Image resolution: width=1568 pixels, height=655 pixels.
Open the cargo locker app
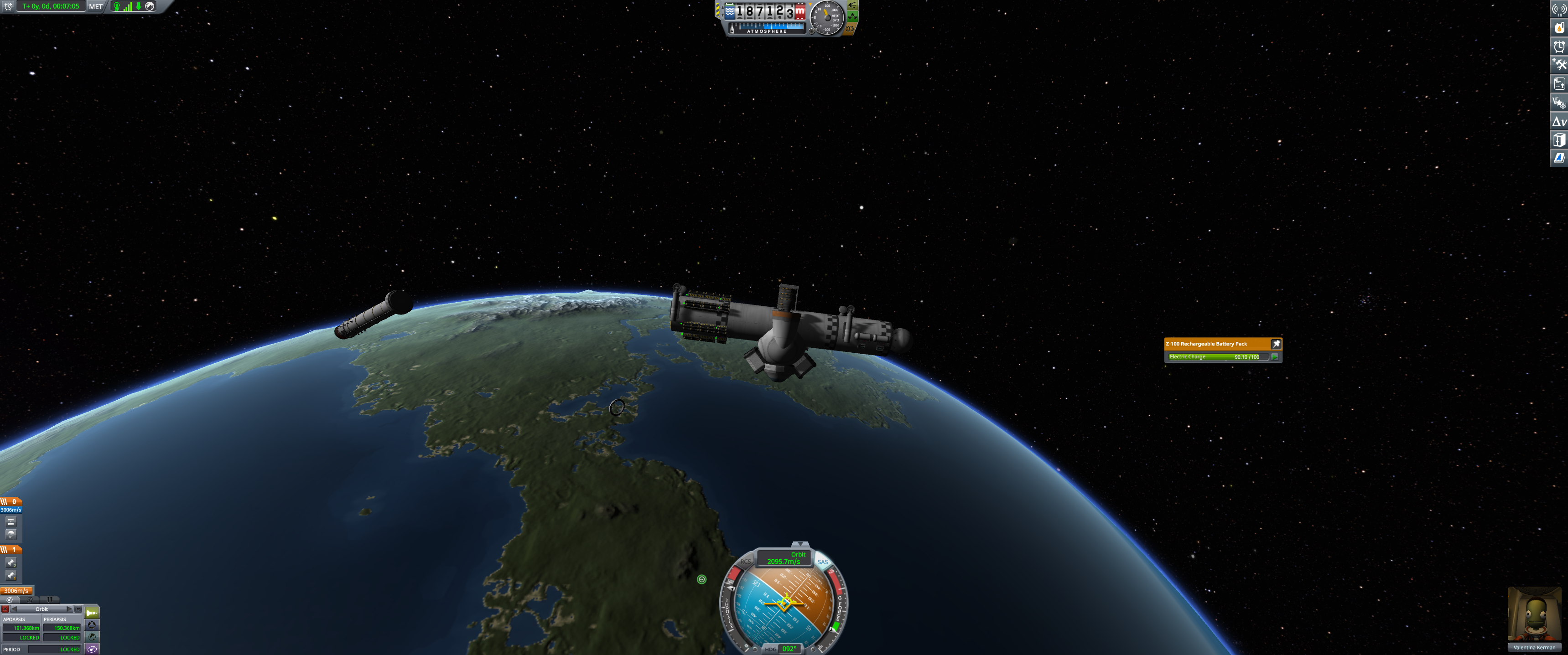click(1559, 140)
